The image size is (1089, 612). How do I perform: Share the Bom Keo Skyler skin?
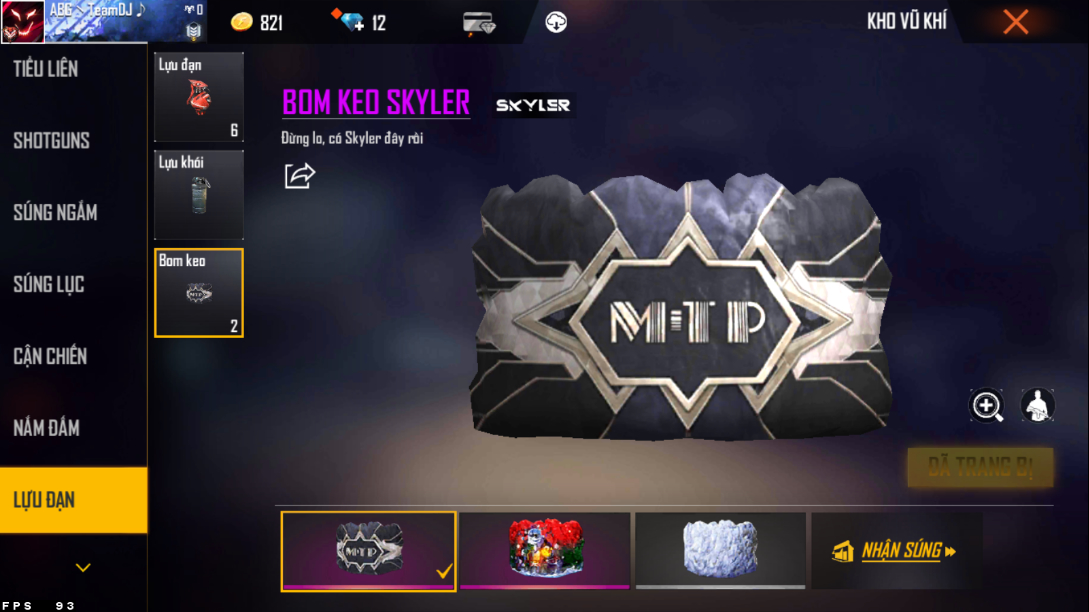[x=299, y=176]
